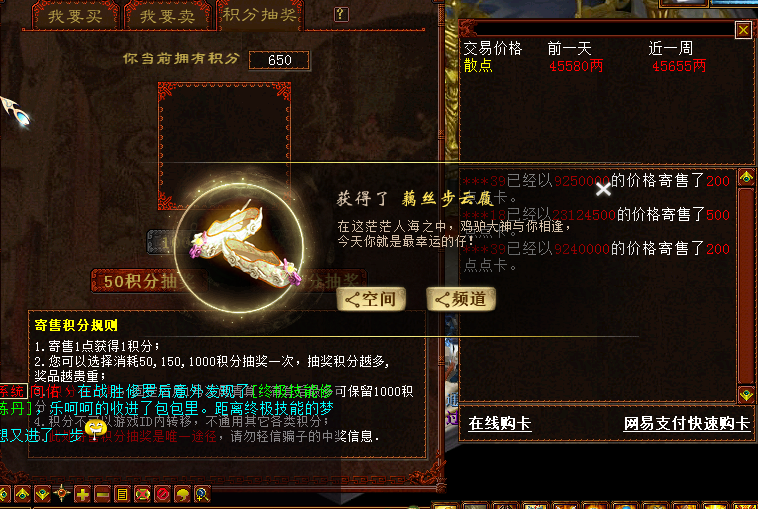
Task: Click the points balance field showing 650
Action: 279,60
